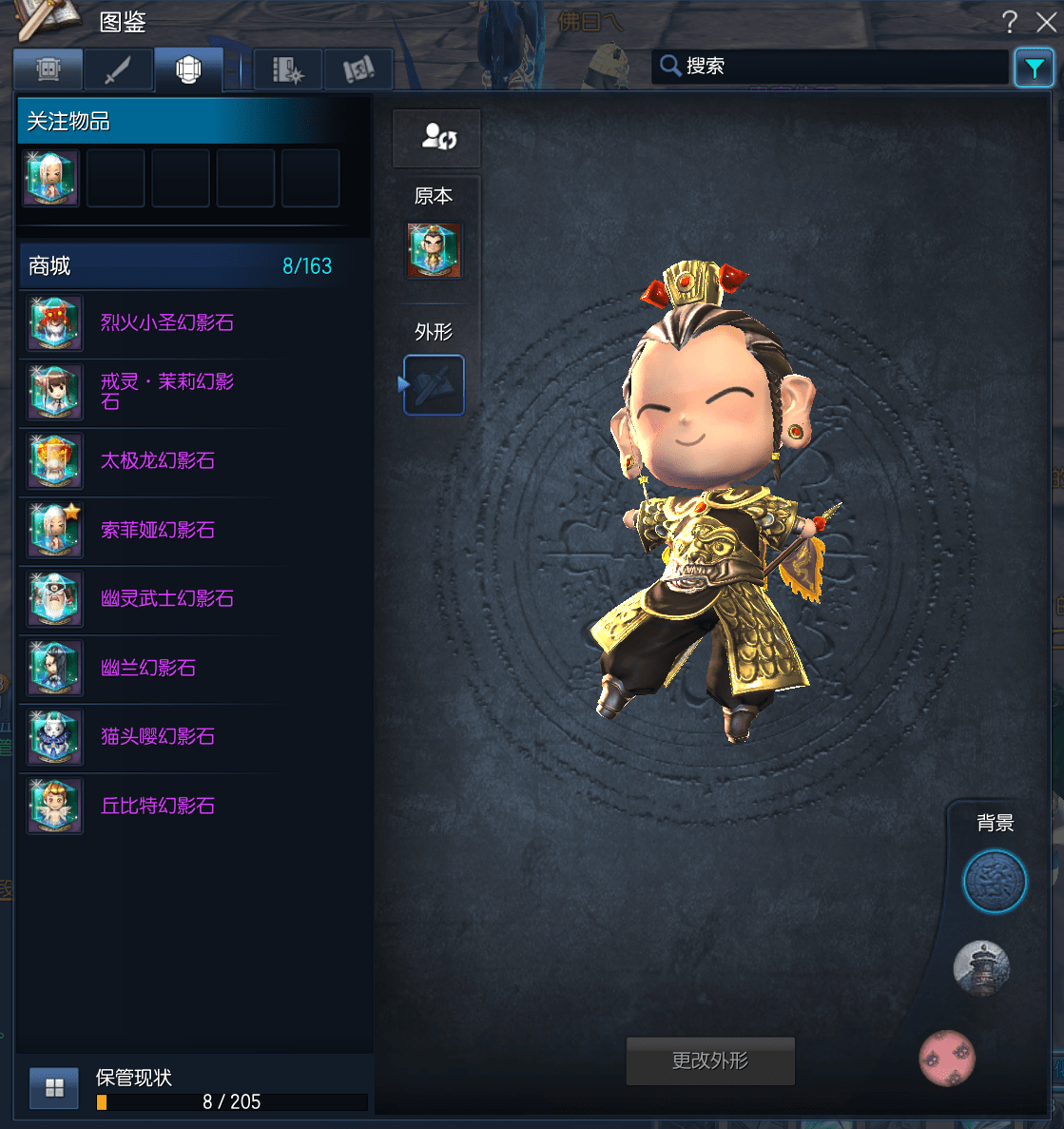Open the grid view button beside 保管现状

point(54,1088)
